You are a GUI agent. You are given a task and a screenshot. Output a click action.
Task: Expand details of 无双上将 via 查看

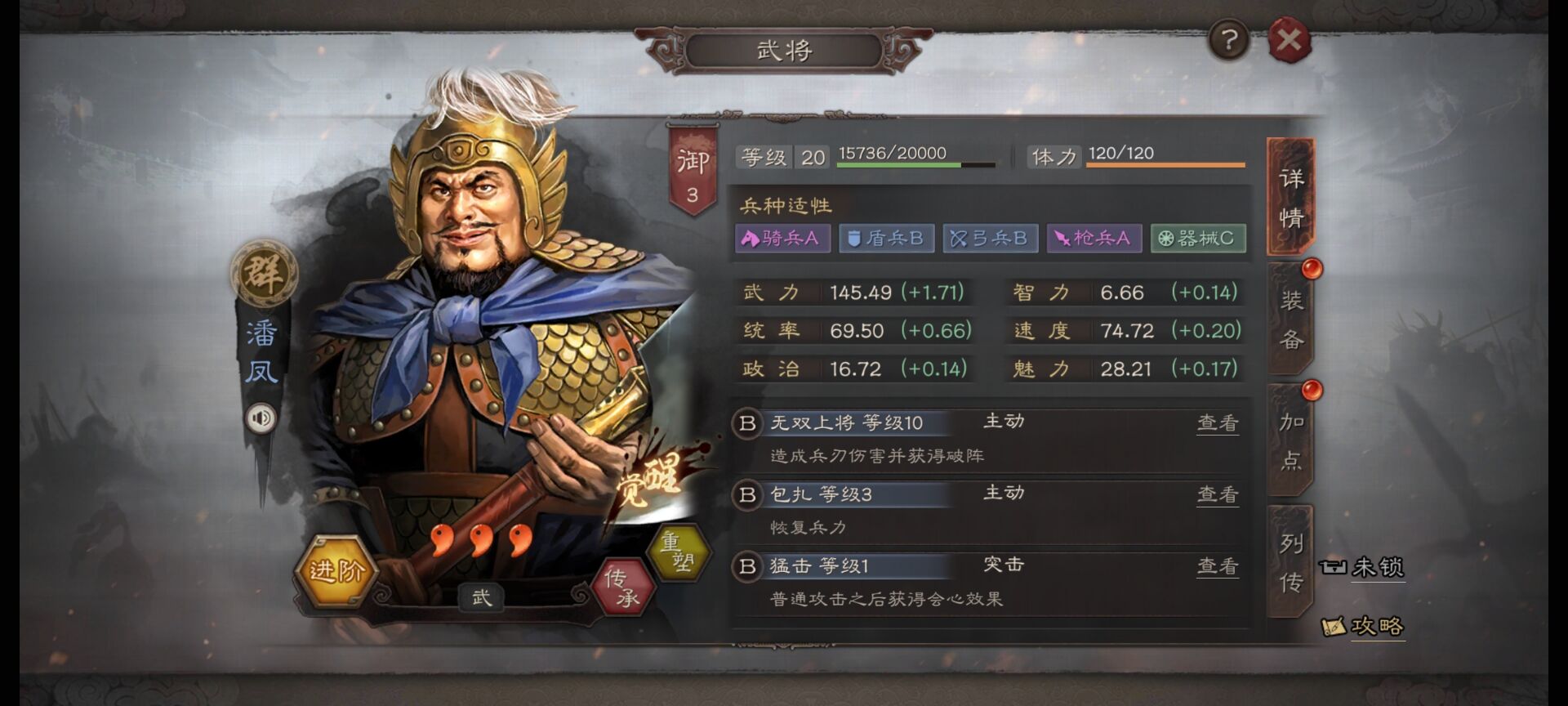tap(1217, 422)
